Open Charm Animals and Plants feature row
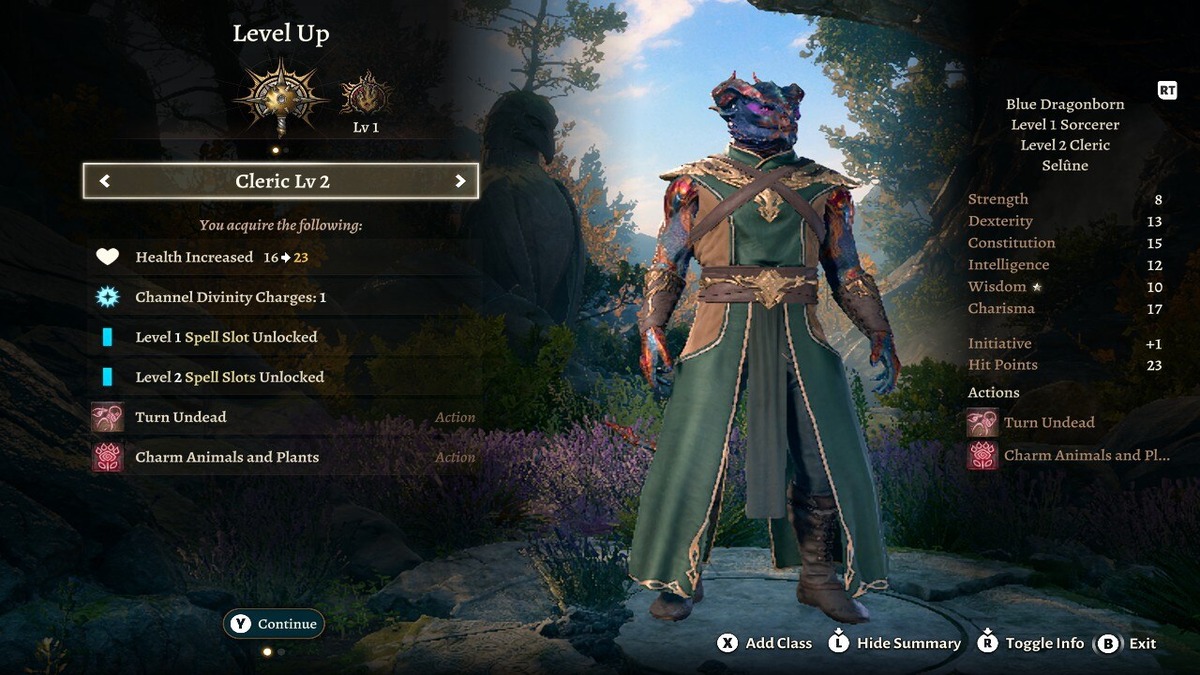 [281, 457]
